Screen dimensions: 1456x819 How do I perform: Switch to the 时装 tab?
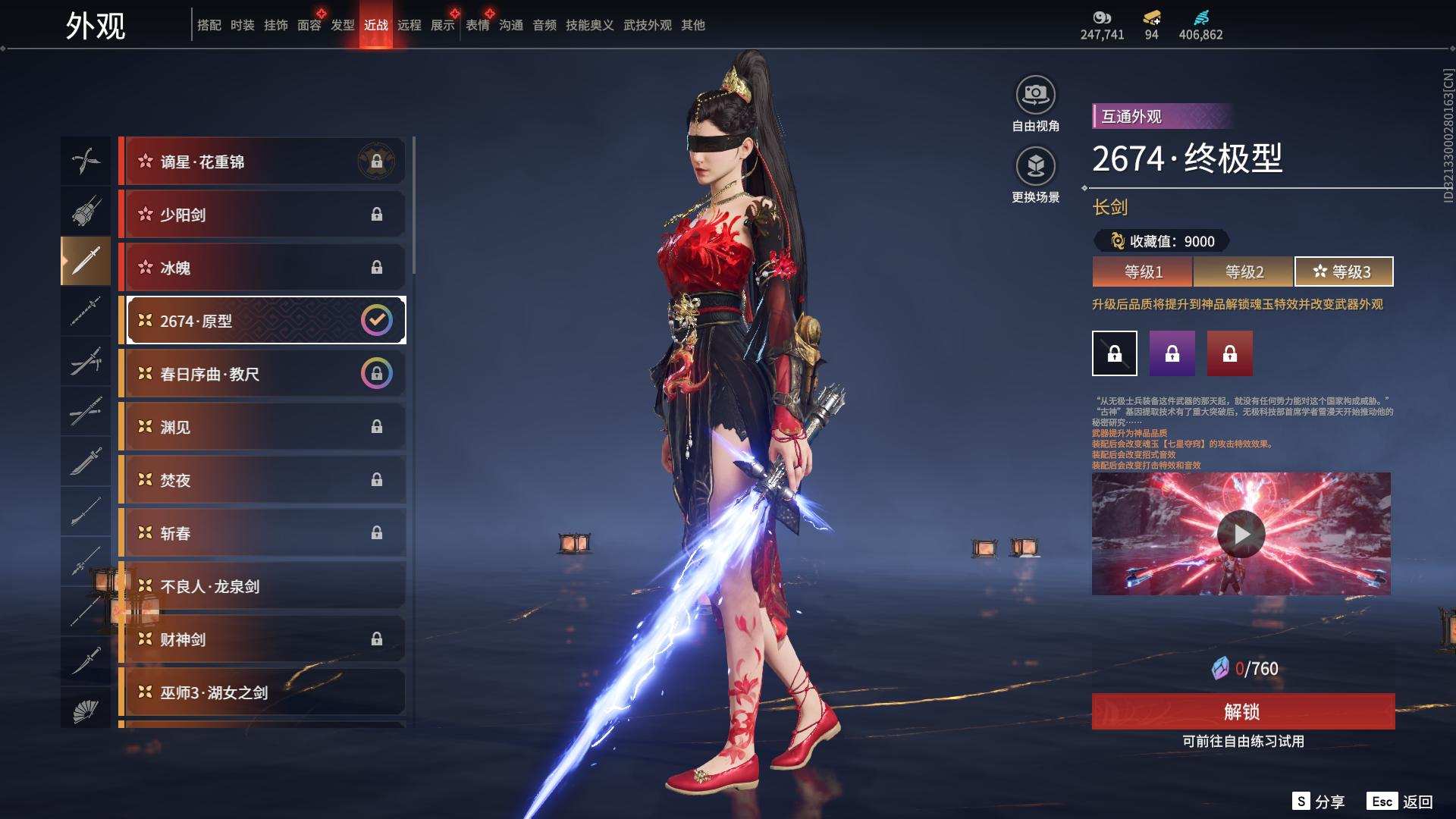point(242,25)
